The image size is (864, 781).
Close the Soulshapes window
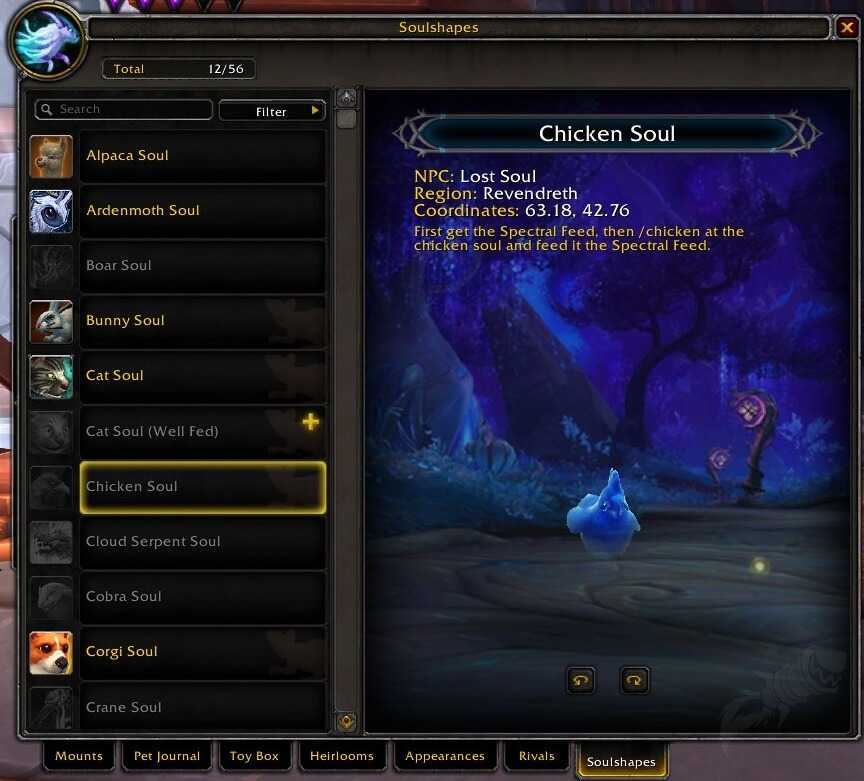[x=845, y=28]
